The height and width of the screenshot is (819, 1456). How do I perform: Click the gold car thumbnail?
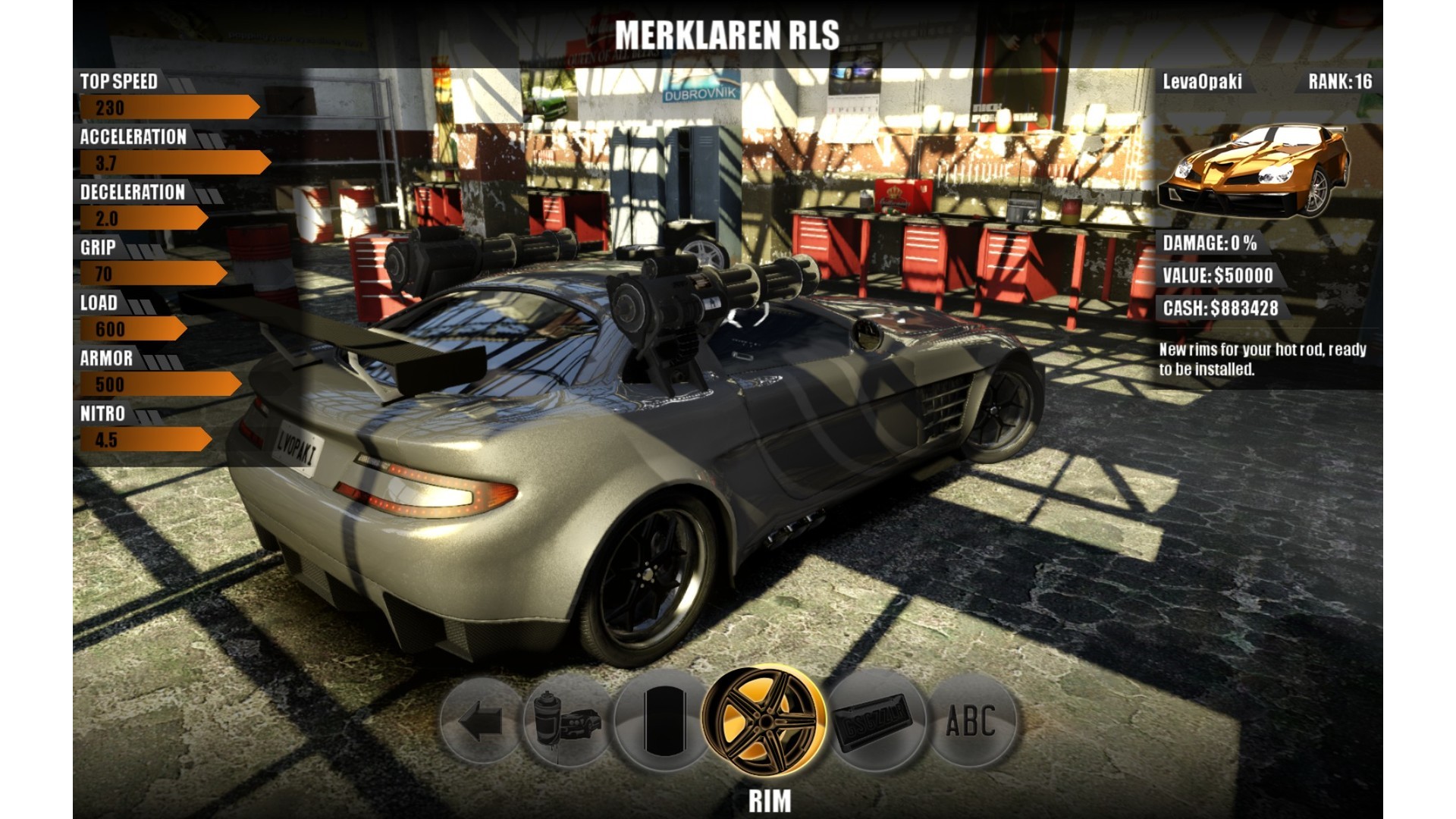click(1254, 171)
